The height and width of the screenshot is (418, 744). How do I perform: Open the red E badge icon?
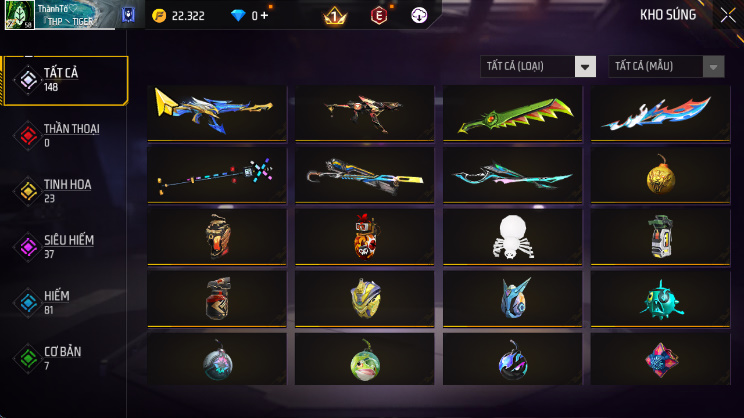[379, 16]
